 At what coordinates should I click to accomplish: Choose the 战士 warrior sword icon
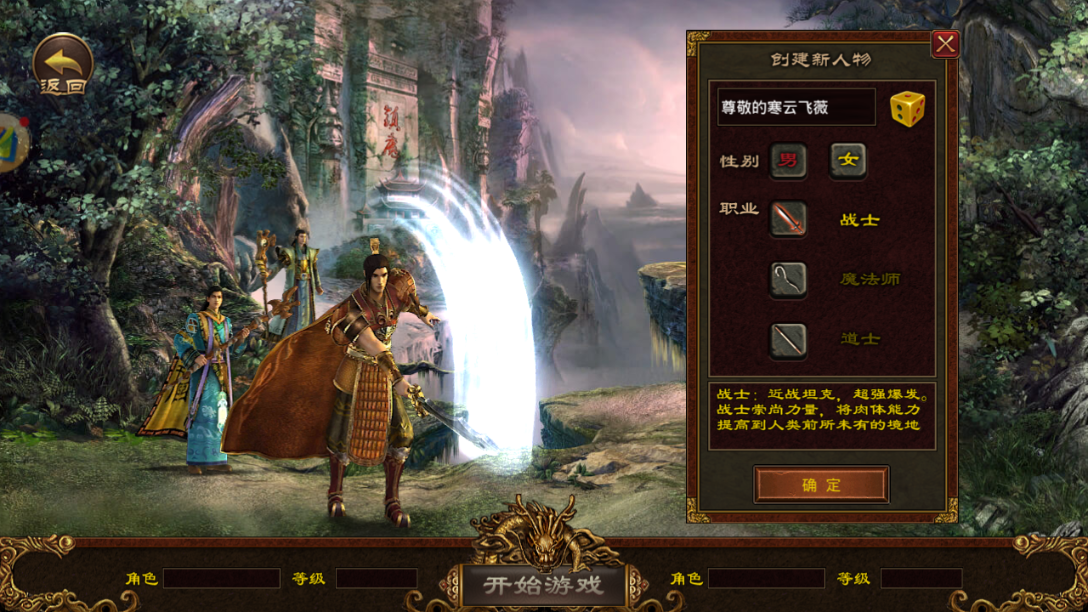[788, 219]
